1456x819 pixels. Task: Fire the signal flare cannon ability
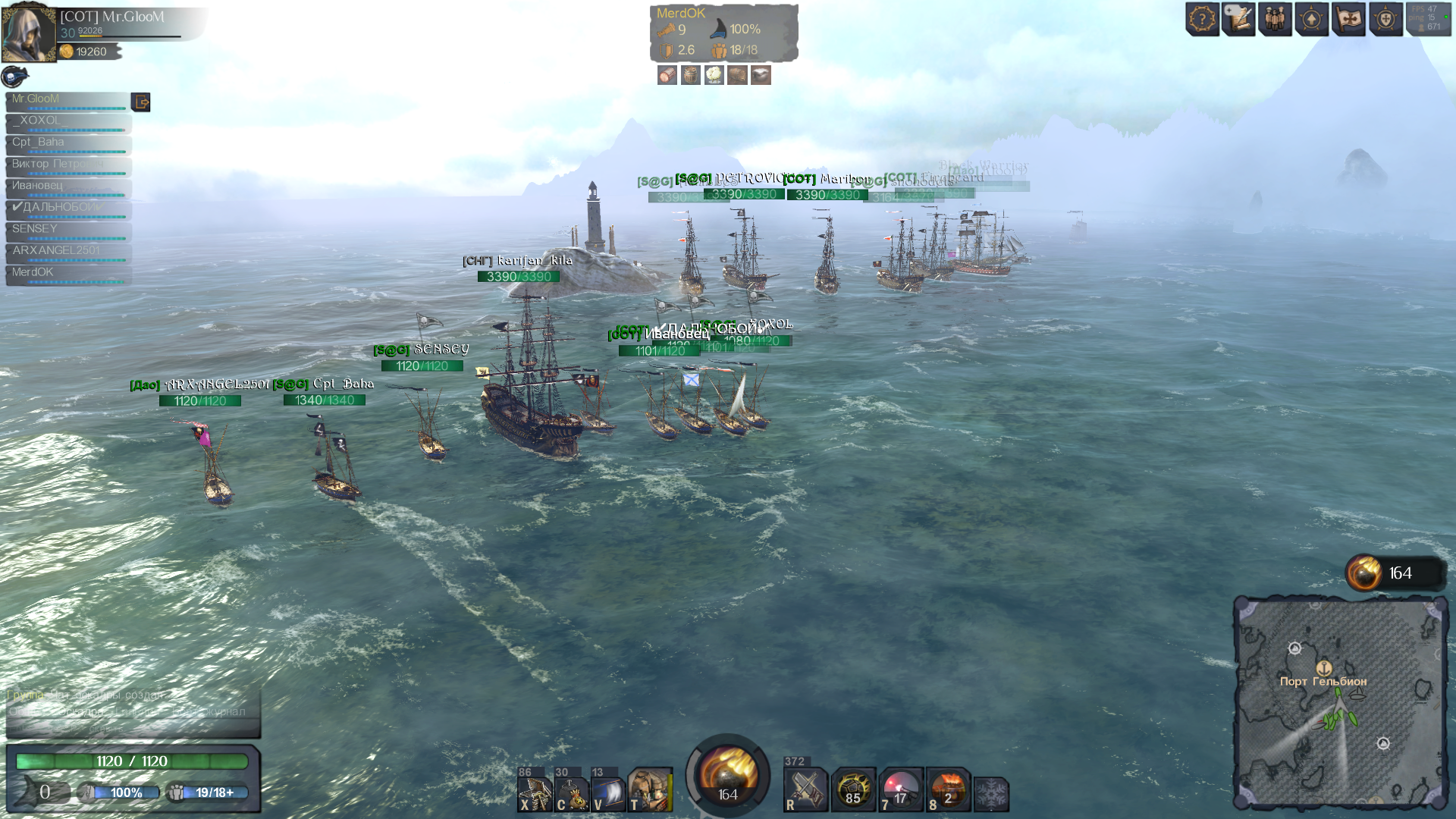pyautogui.click(x=900, y=790)
